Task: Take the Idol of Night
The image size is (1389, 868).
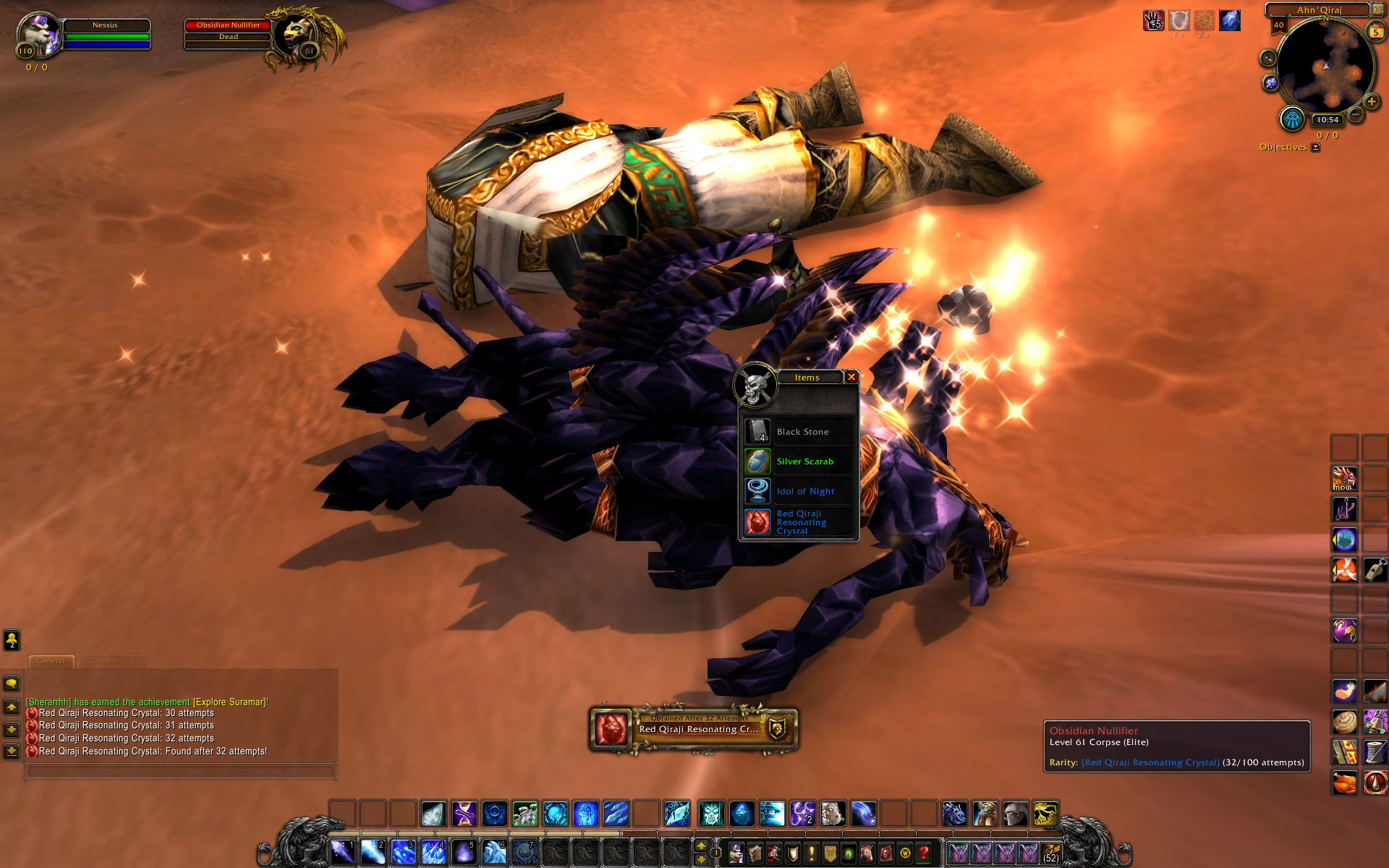Action: coord(757,491)
